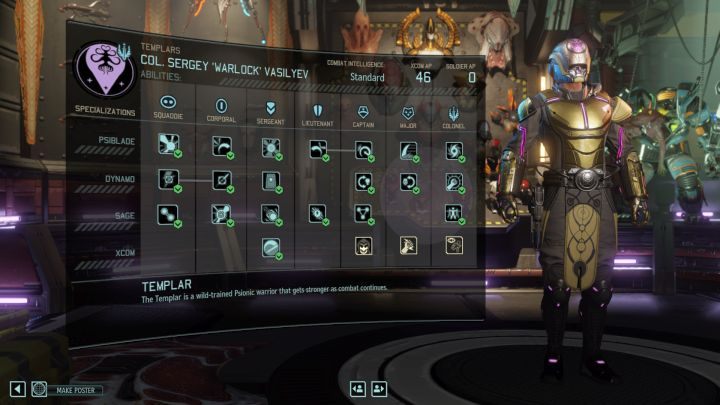The width and height of the screenshot is (720, 405).
Task: Purchase the Major XCOM row ability
Action: tap(408, 245)
